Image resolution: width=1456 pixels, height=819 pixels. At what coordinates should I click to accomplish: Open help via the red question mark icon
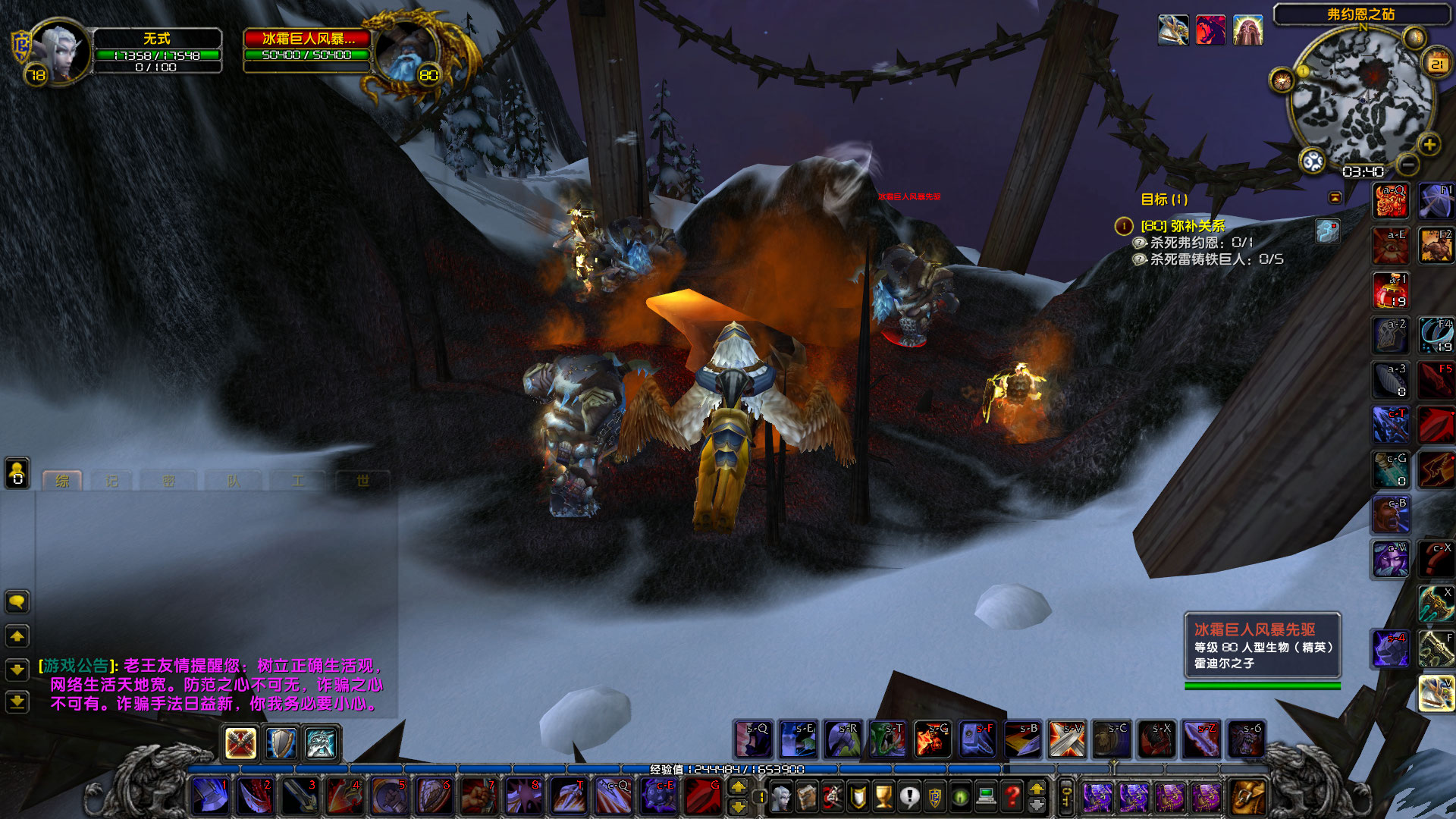1012,795
